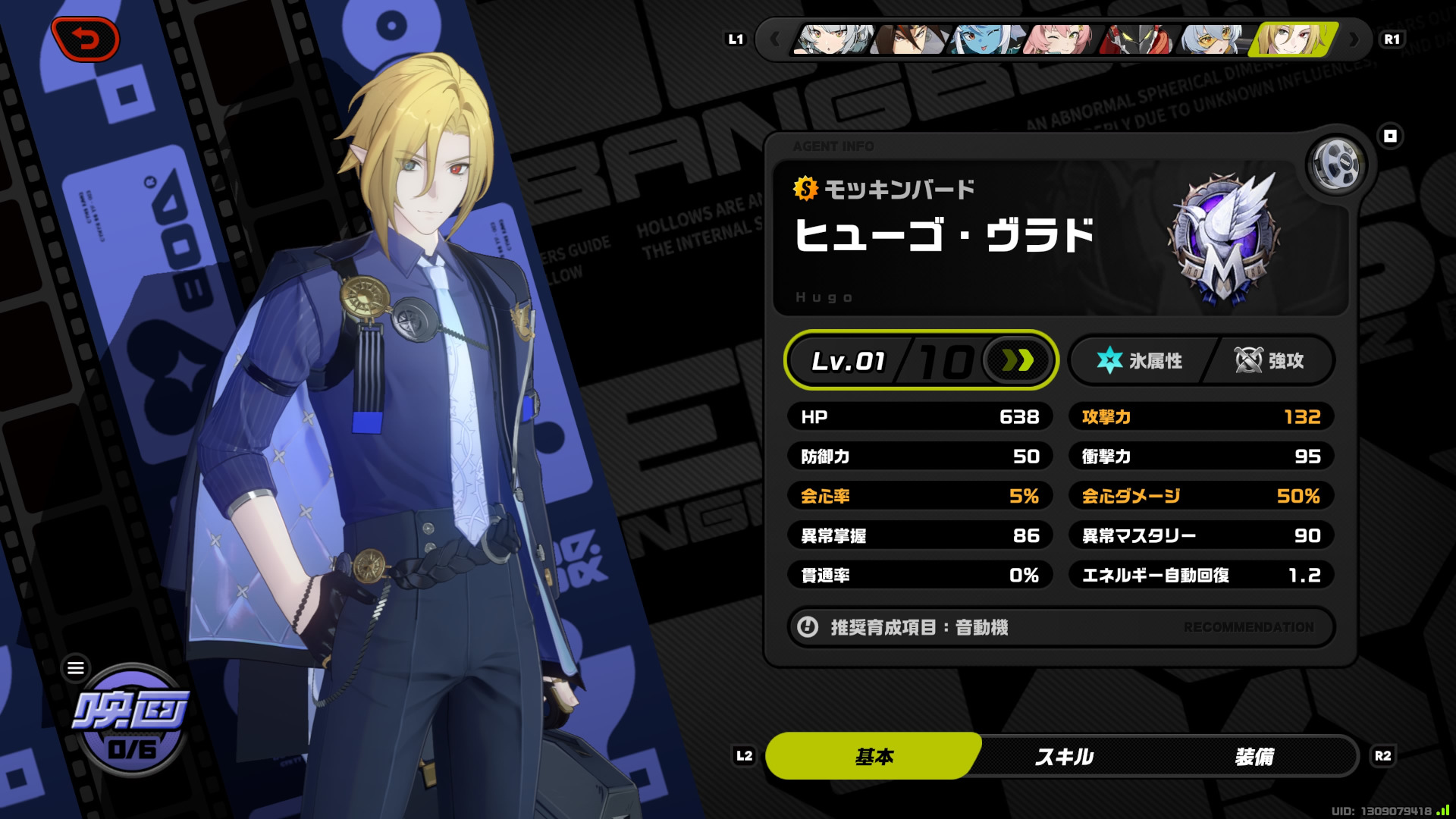1456x819 pixels.
Task: Open the Mindscape Cinema 0/6 badge
Action: coord(132,722)
